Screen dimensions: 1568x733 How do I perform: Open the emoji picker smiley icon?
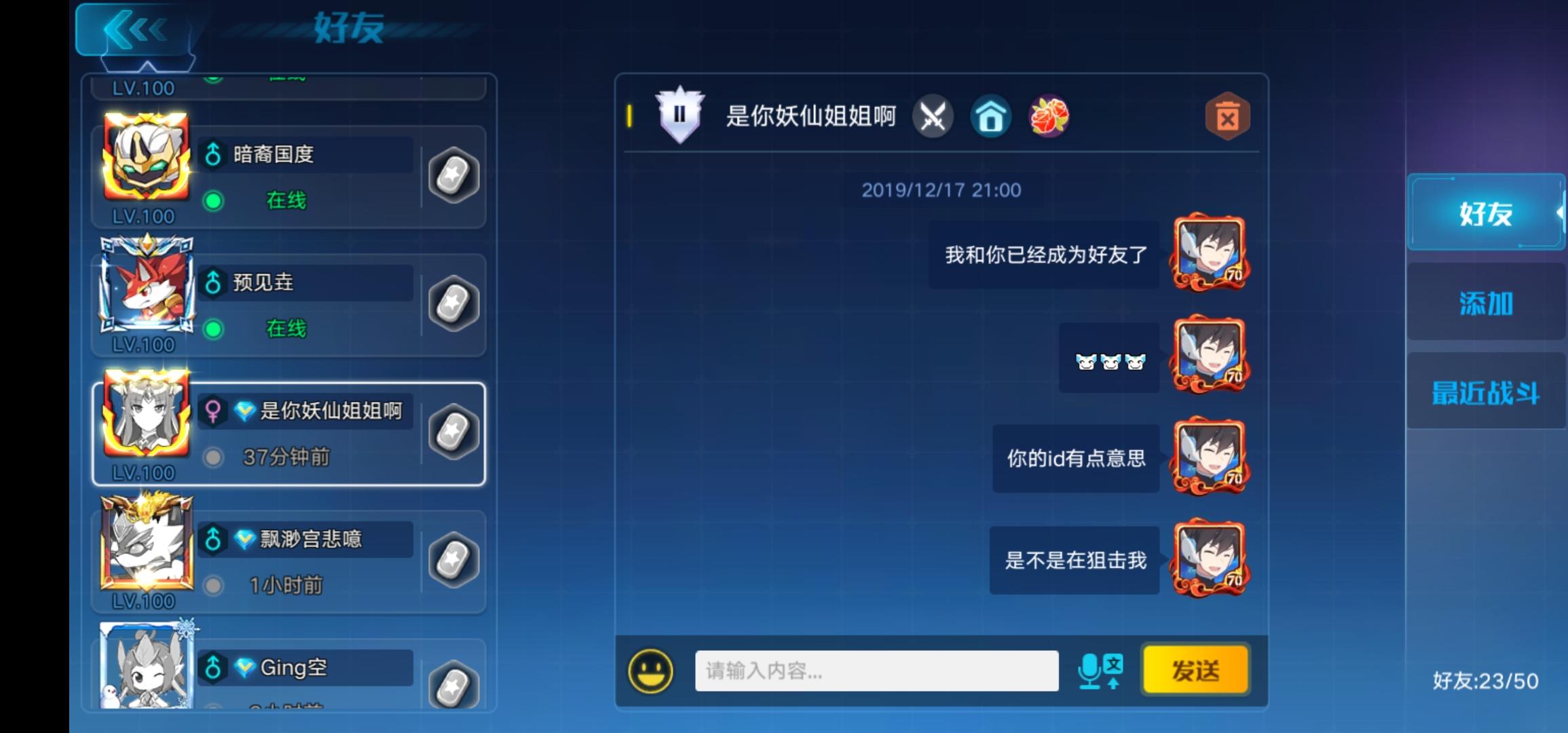(x=652, y=670)
